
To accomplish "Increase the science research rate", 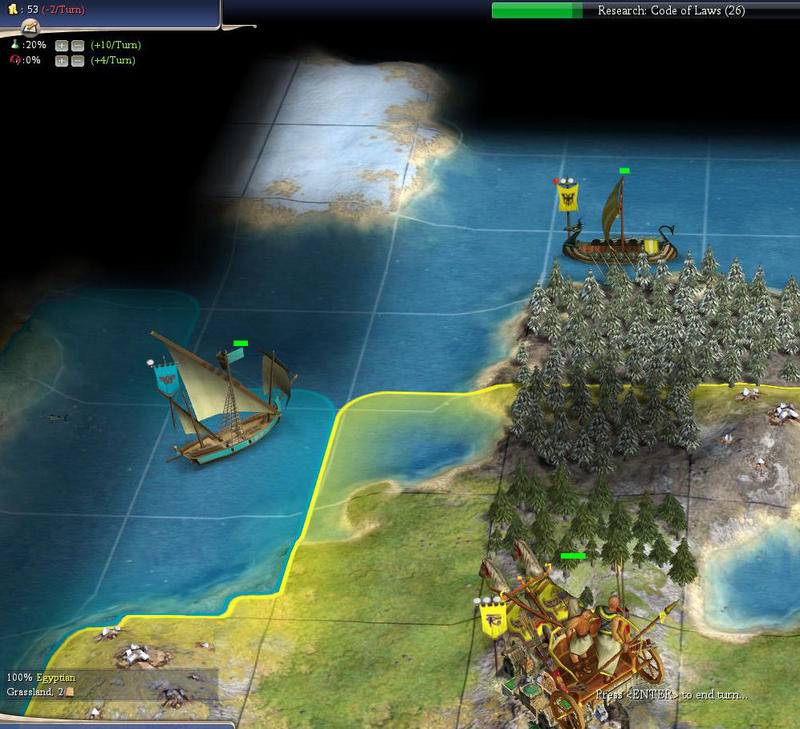I will point(61,45).
